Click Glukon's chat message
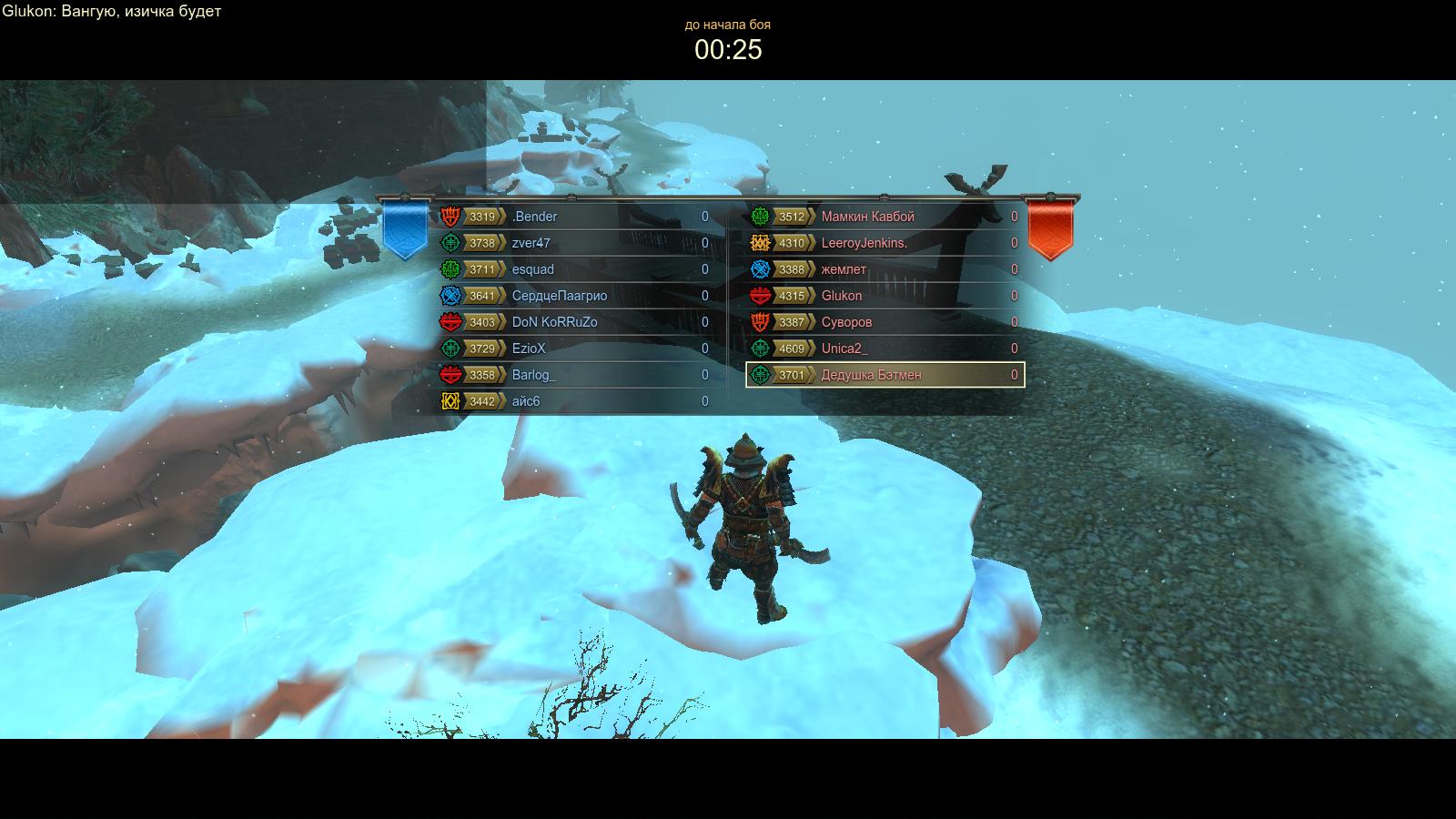Screen dimensions: 1456x819 click(111, 12)
